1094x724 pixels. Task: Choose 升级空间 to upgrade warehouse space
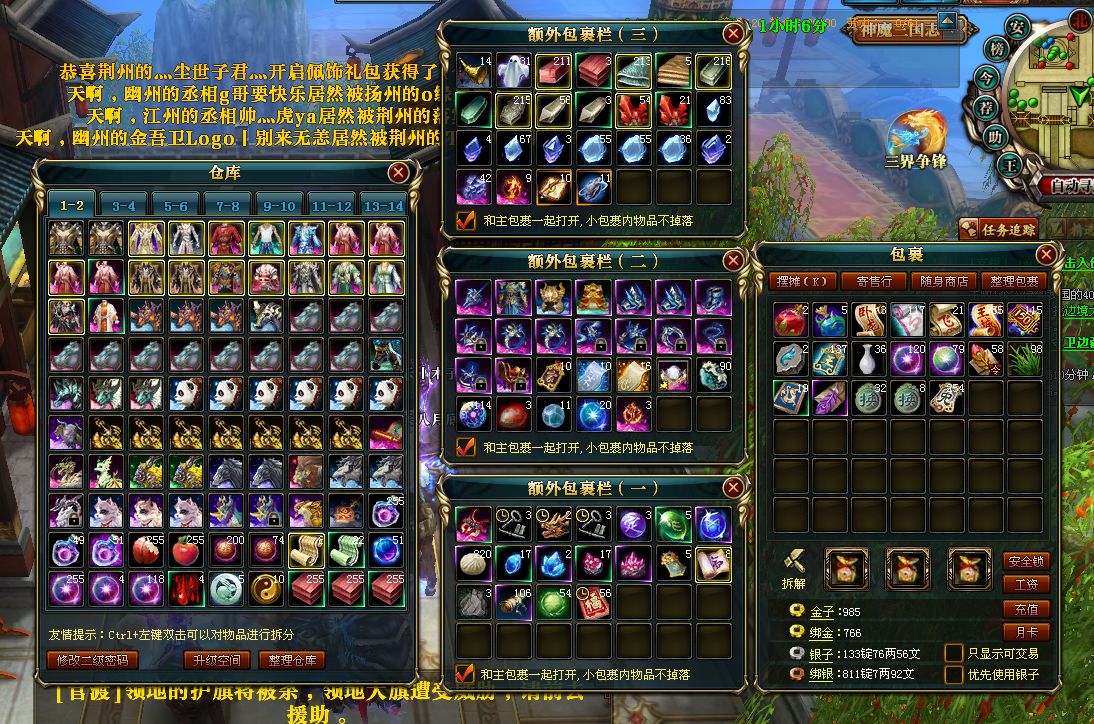pyautogui.click(x=218, y=660)
